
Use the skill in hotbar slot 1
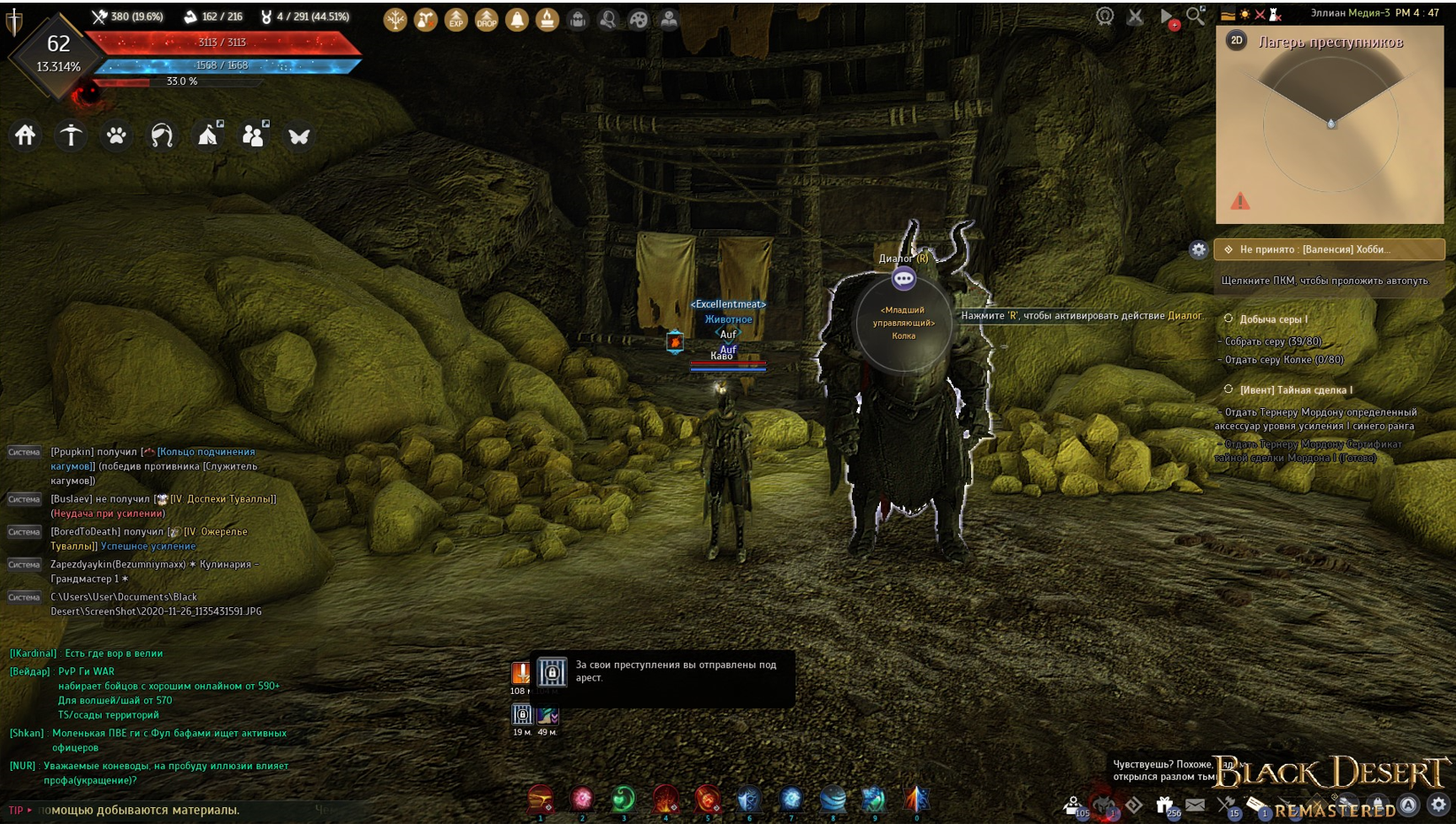(540, 799)
